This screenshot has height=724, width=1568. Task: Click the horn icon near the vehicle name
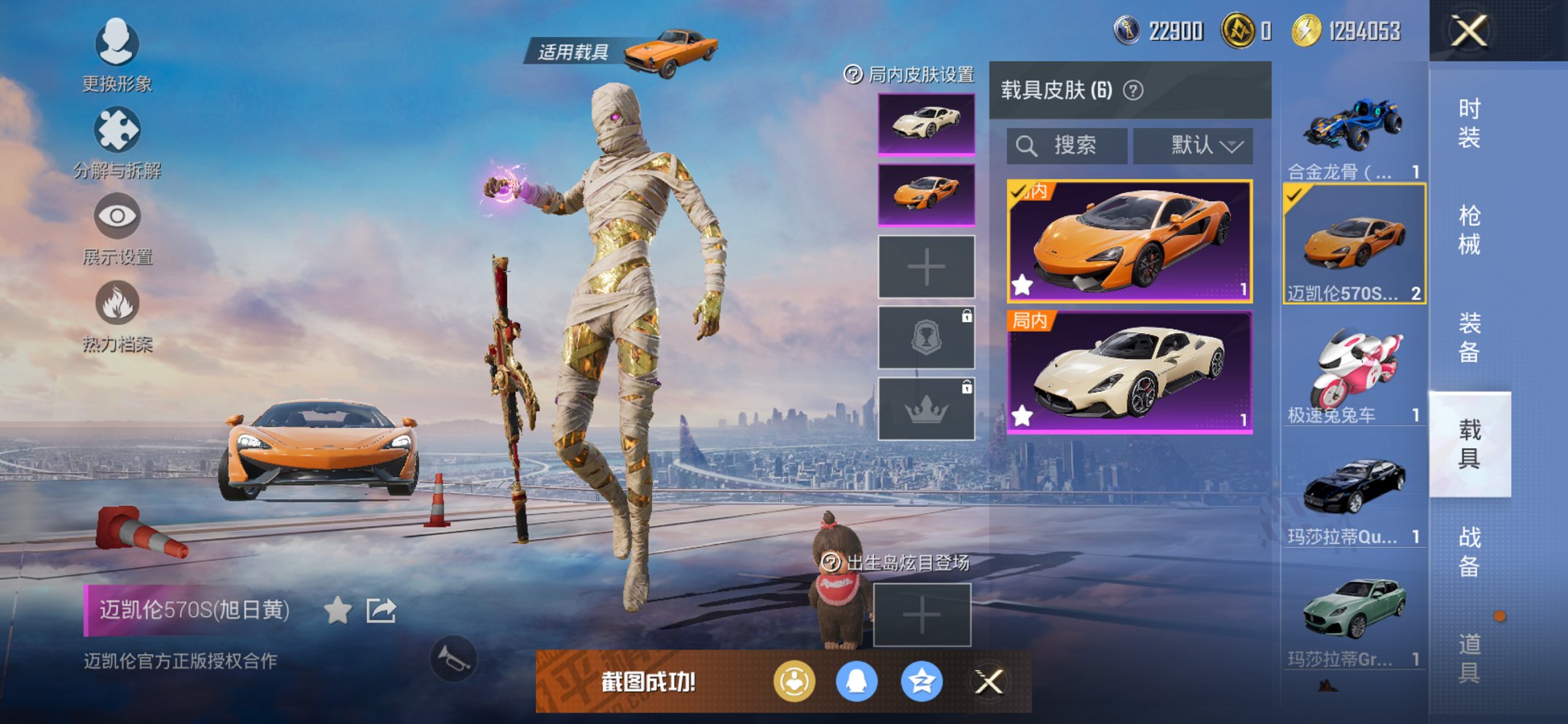click(455, 659)
